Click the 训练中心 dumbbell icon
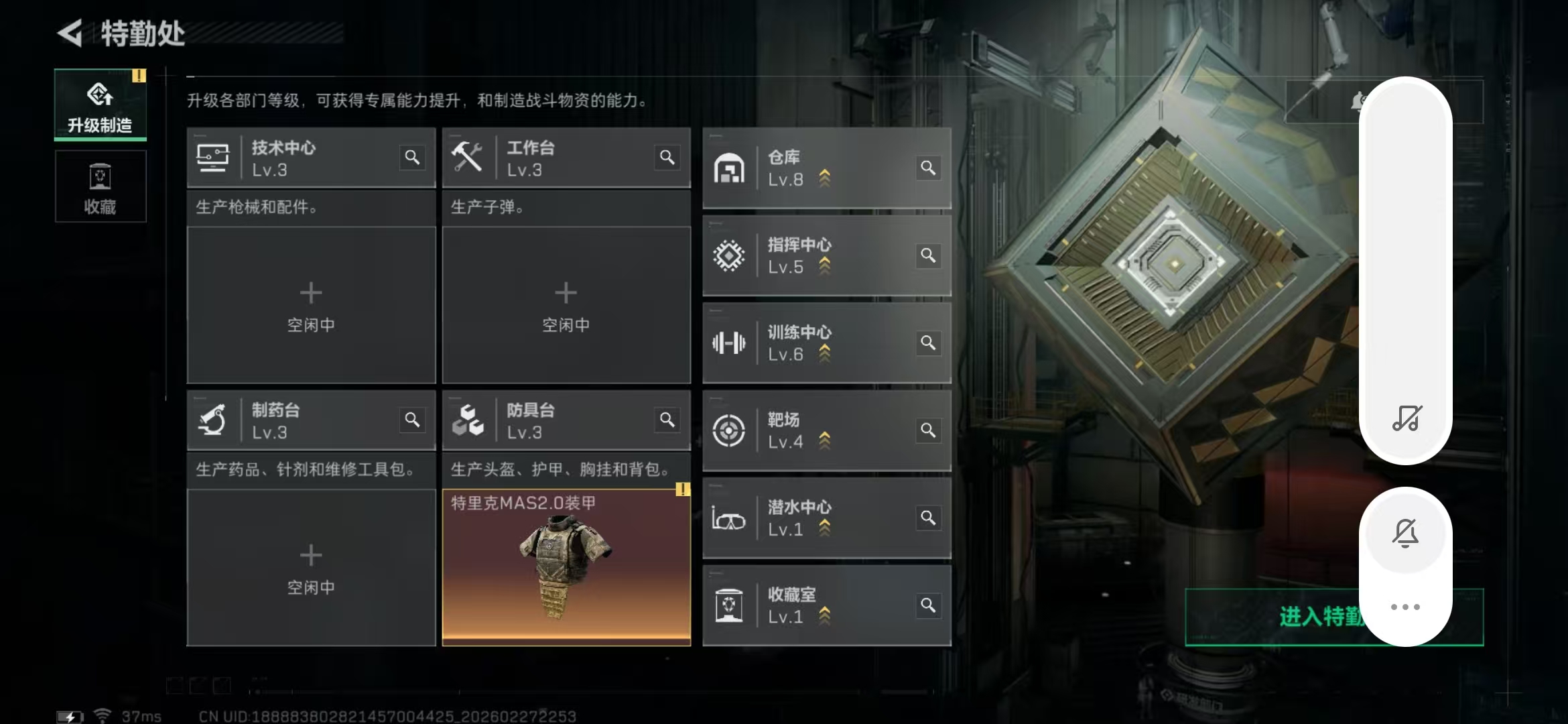The height and width of the screenshot is (724, 1568). click(x=730, y=343)
